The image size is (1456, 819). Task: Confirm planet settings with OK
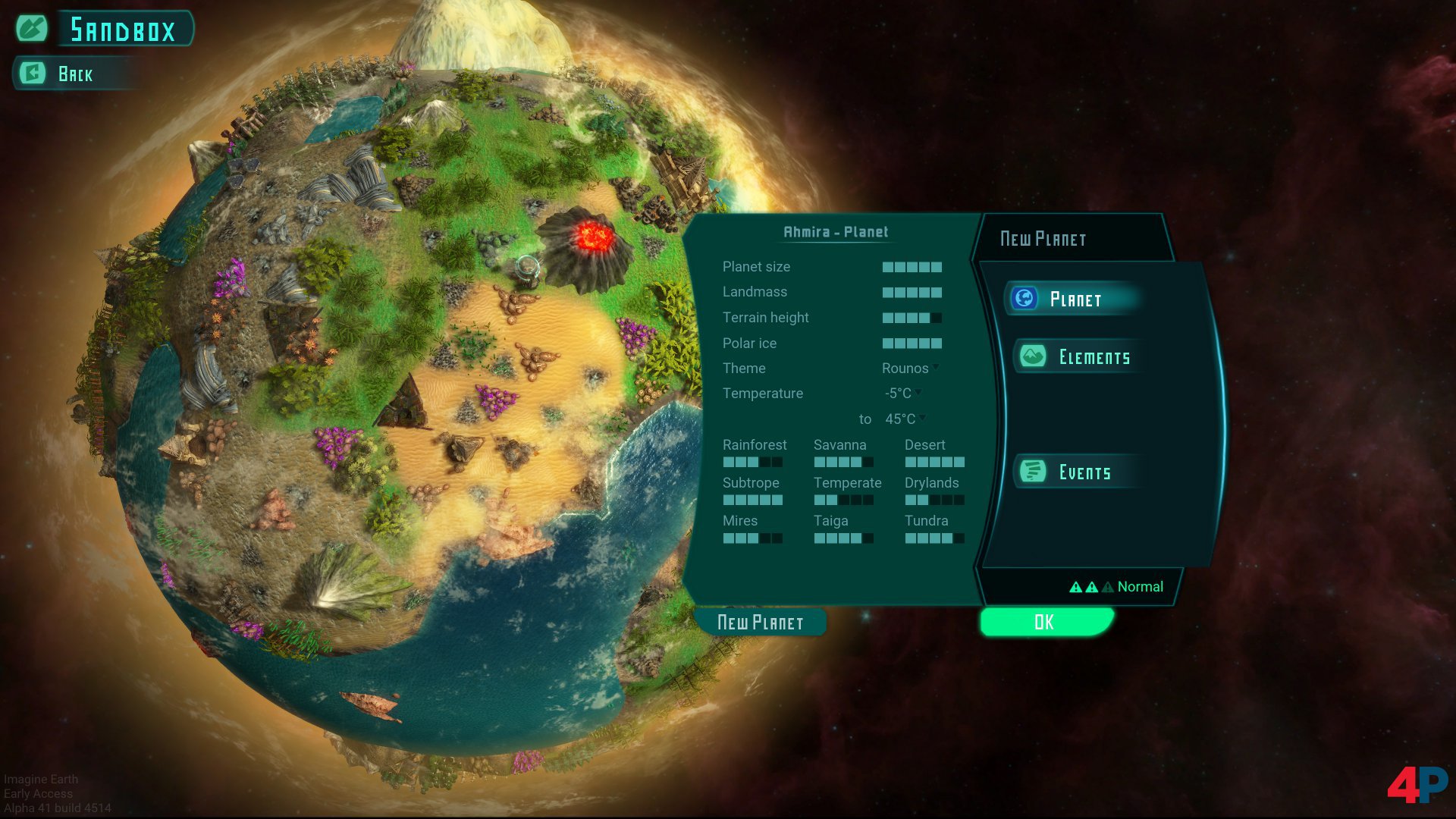pos(1044,622)
